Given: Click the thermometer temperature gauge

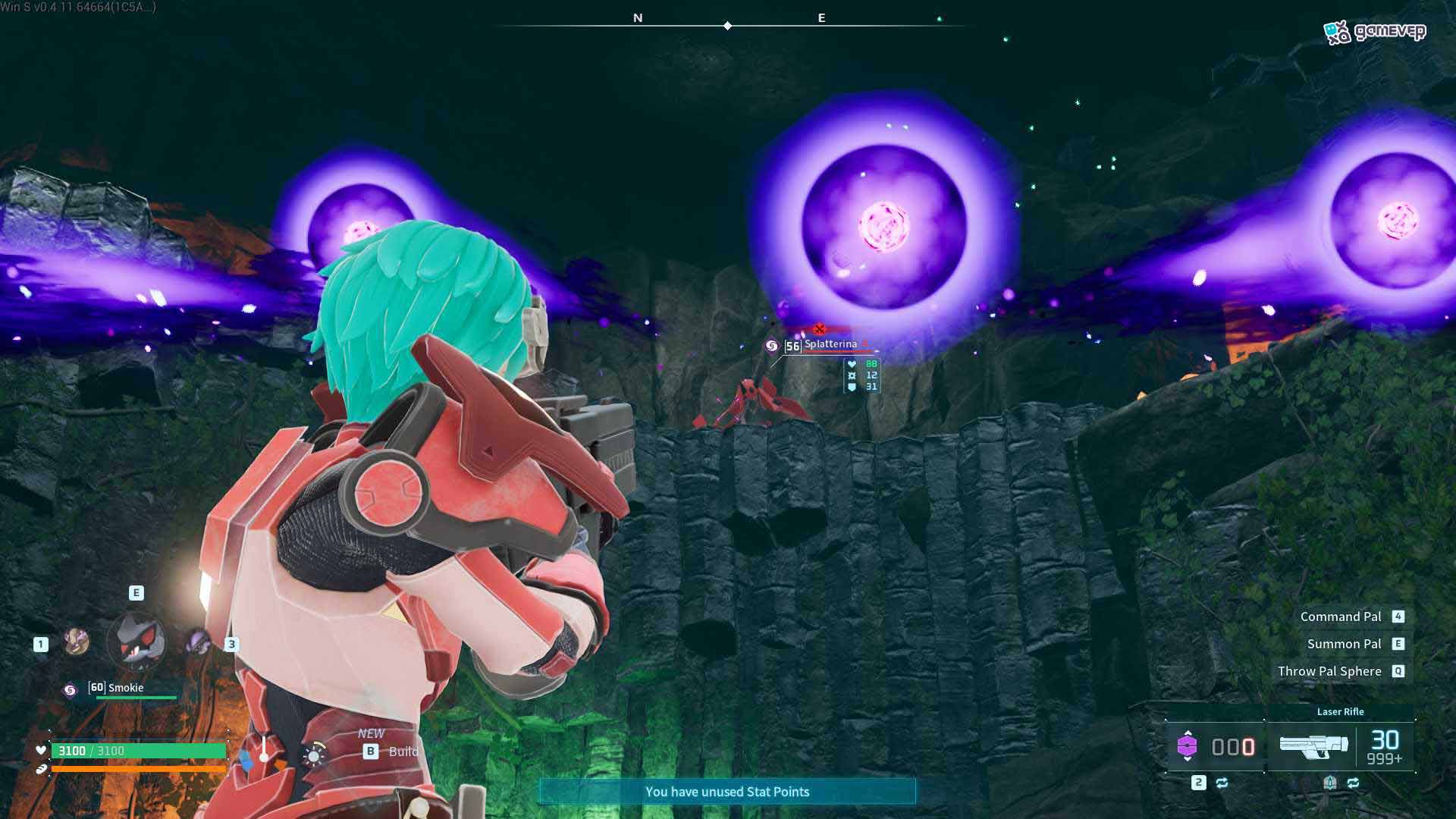Looking at the screenshot, I should [263, 750].
